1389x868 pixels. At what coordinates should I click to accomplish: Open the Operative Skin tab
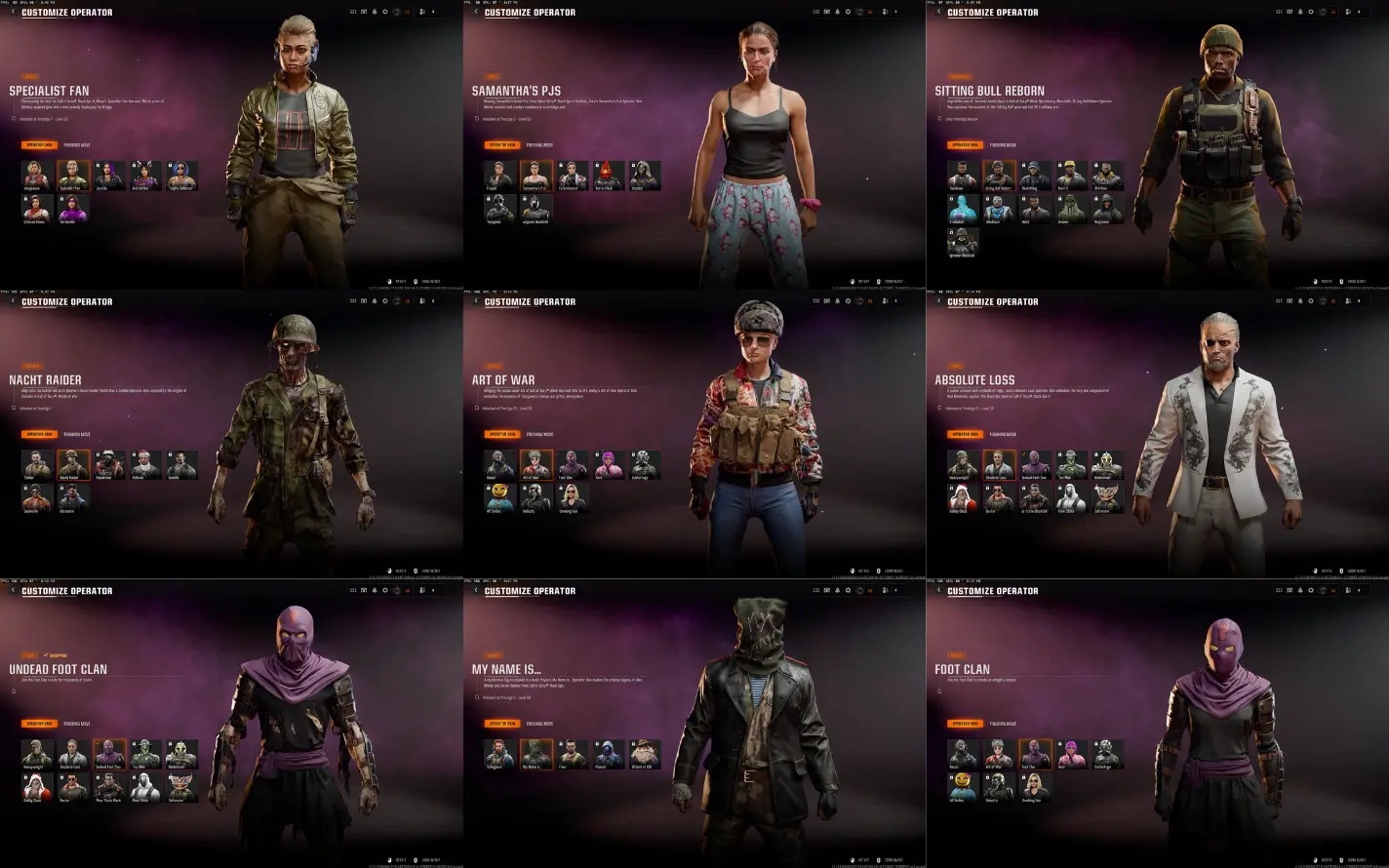pos(41,144)
